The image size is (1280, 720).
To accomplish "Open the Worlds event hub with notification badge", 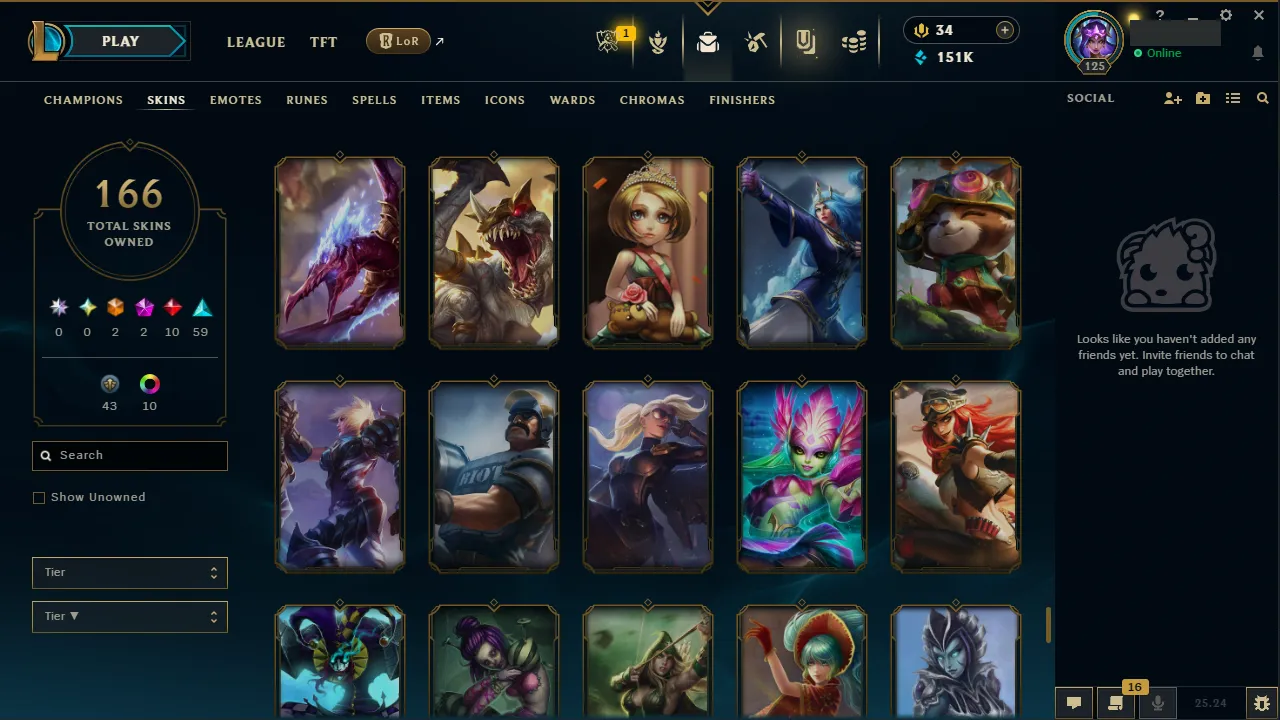I will tap(607, 41).
